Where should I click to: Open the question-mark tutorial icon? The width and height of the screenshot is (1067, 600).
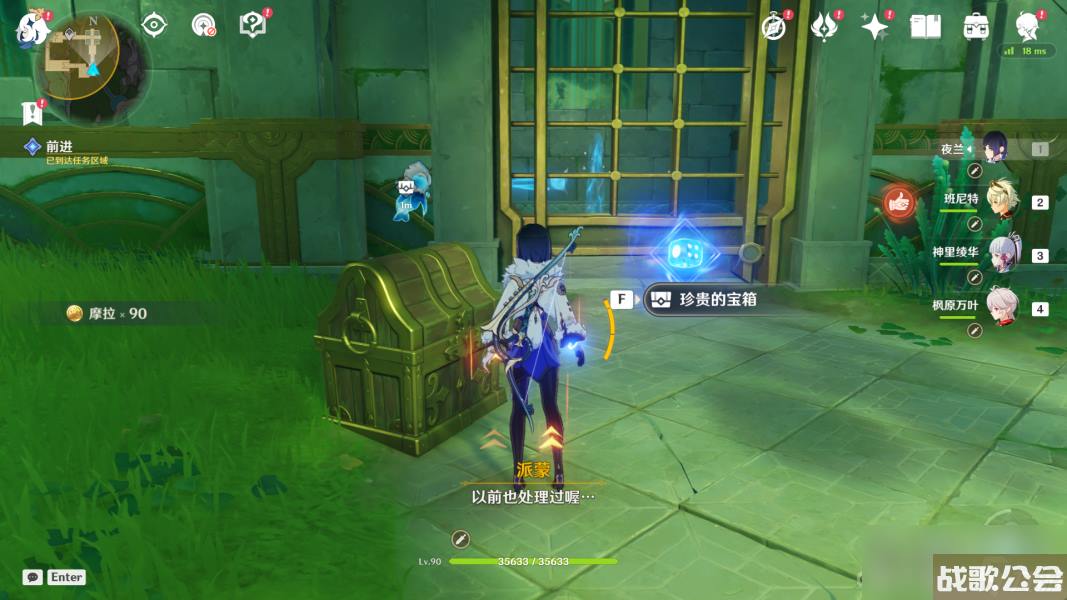[x=254, y=25]
